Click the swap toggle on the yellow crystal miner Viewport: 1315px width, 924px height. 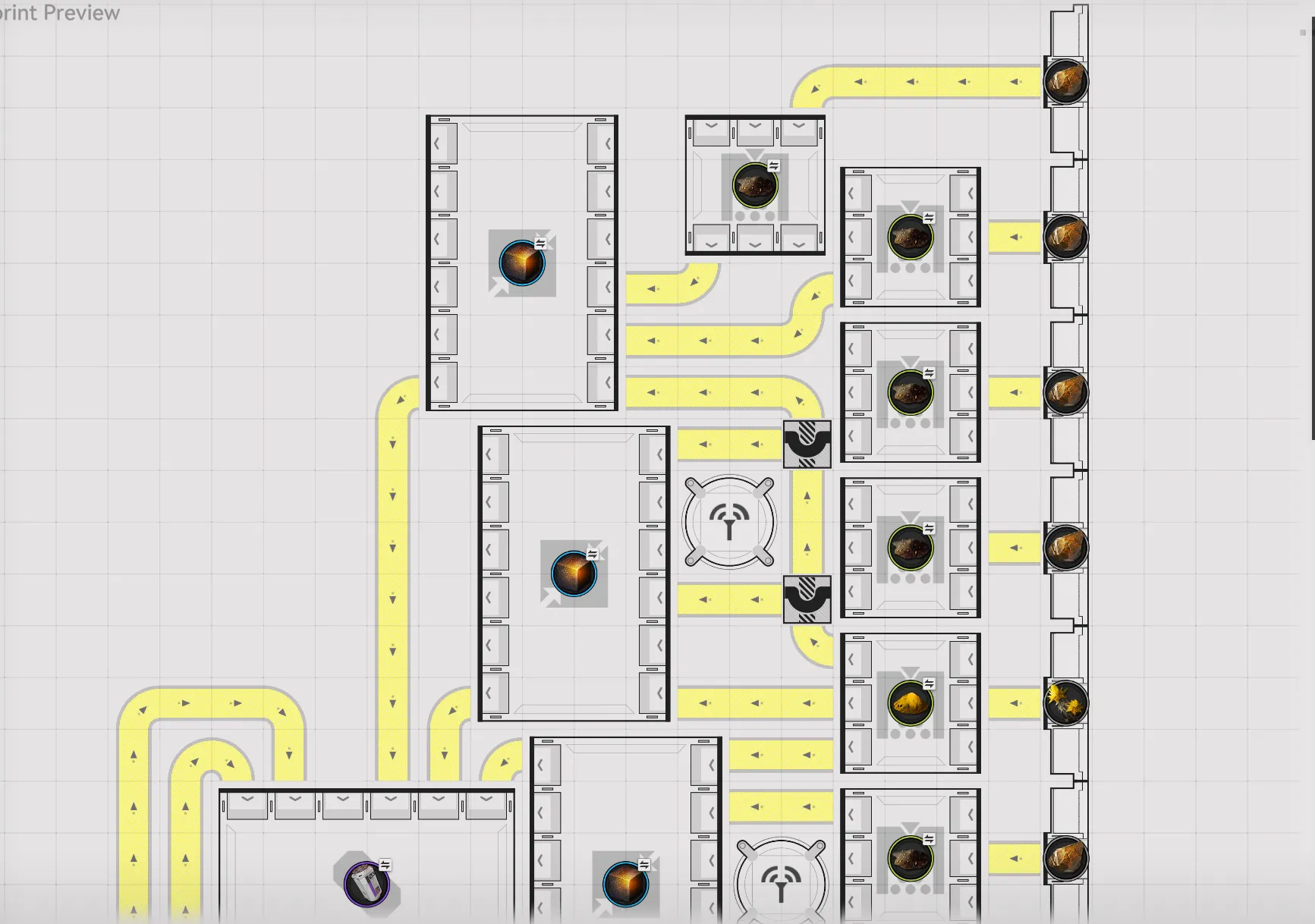[927, 682]
